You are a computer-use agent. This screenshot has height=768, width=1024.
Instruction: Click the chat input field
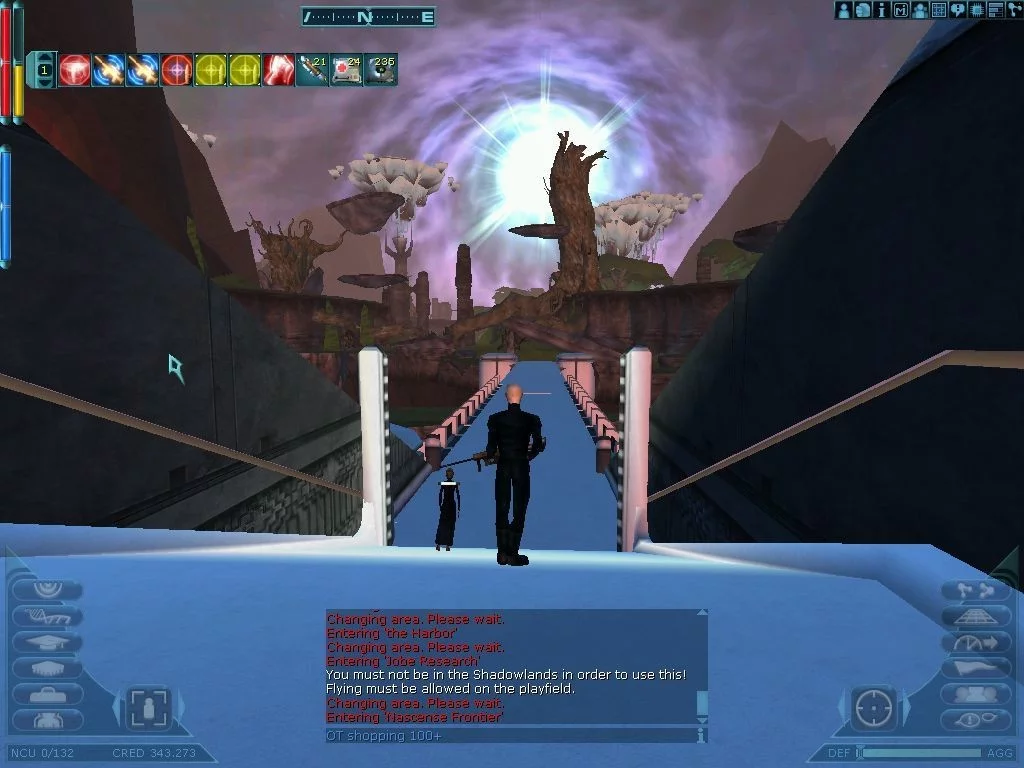click(x=510, y=736)
